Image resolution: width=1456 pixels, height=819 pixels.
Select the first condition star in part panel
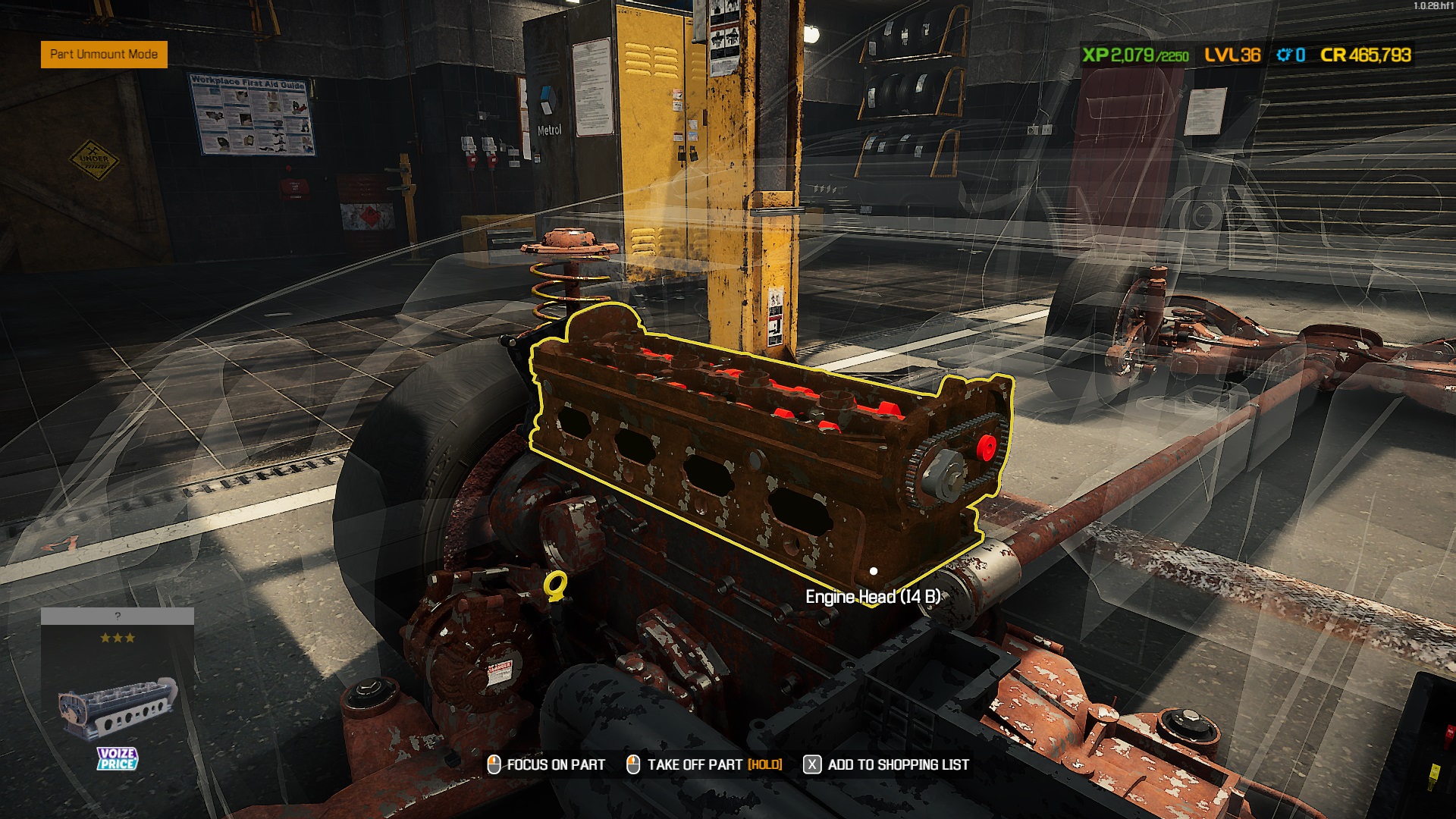tap(105, 639)
